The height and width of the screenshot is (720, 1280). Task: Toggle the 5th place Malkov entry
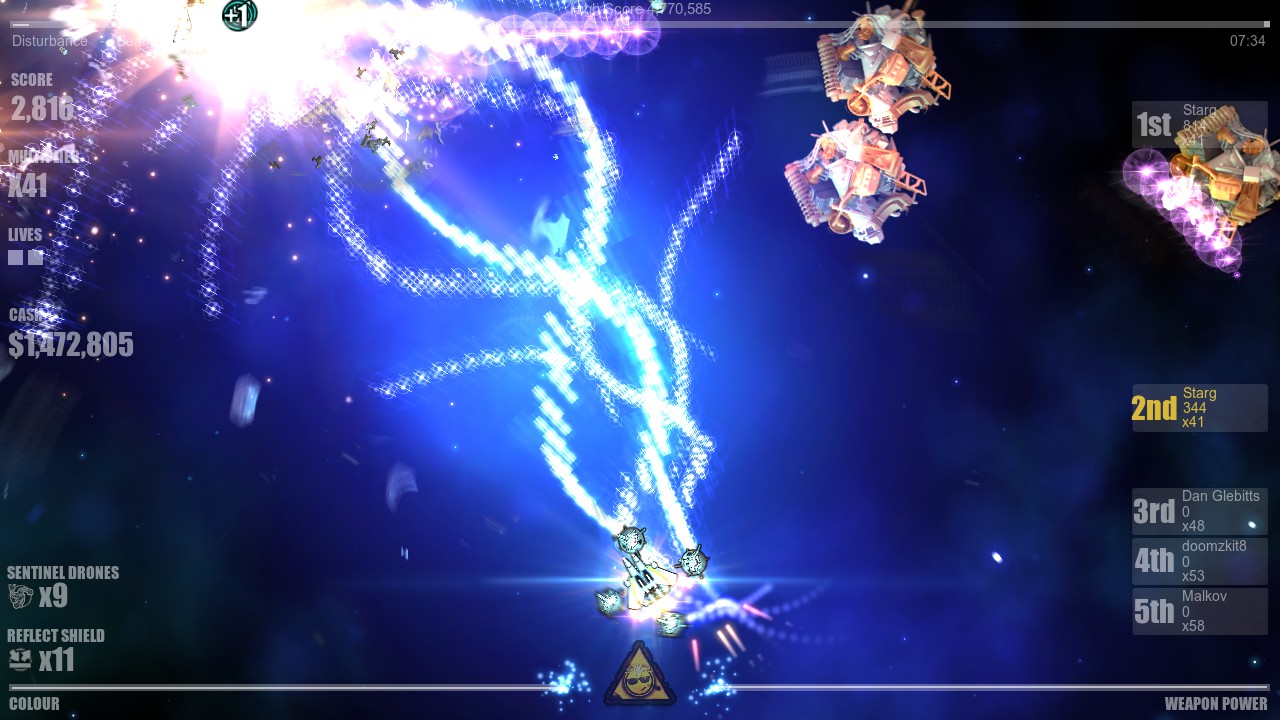[1198, 610]
